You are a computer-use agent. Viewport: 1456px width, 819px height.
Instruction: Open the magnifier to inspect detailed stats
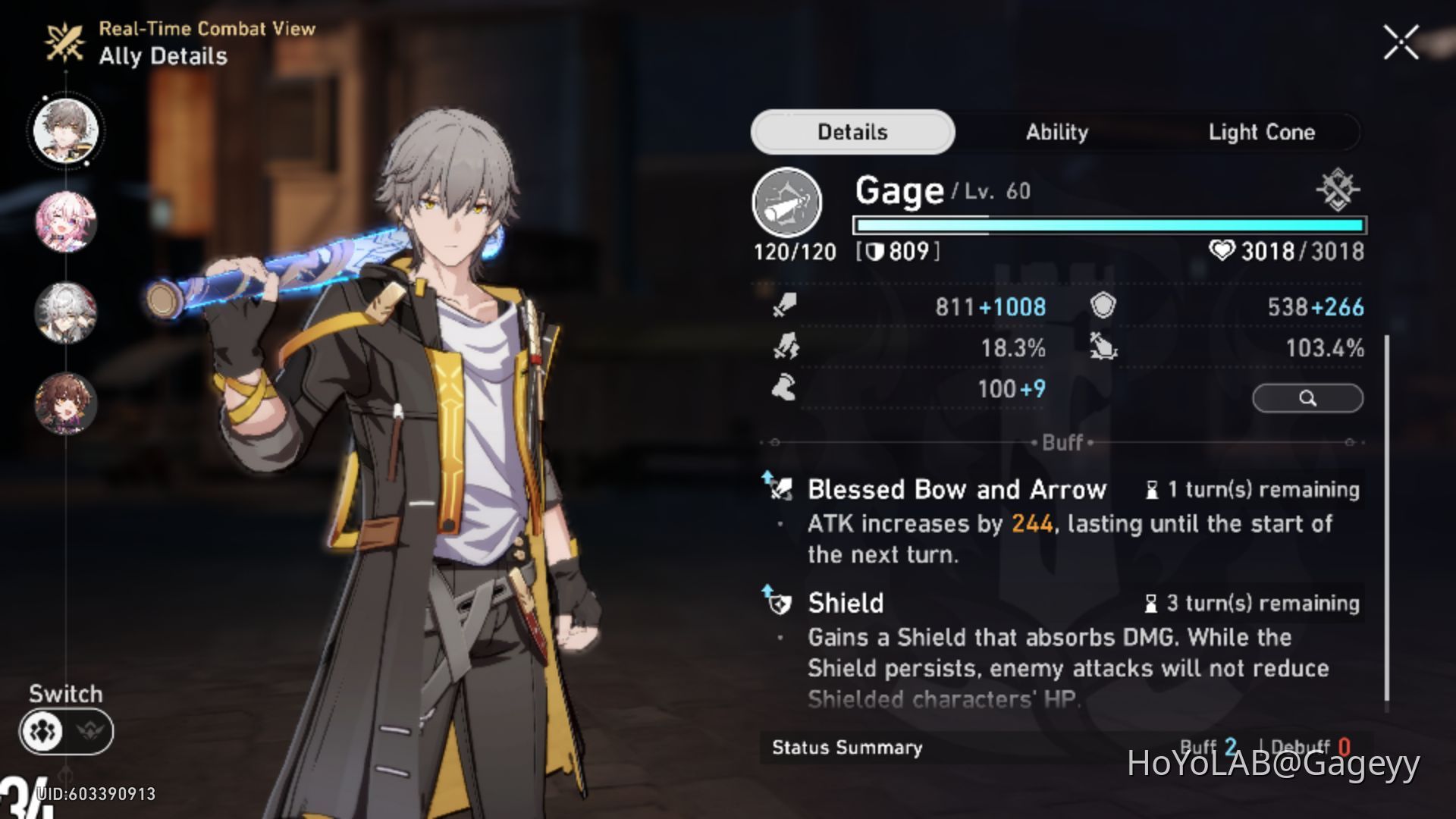tap(1307, 397)
